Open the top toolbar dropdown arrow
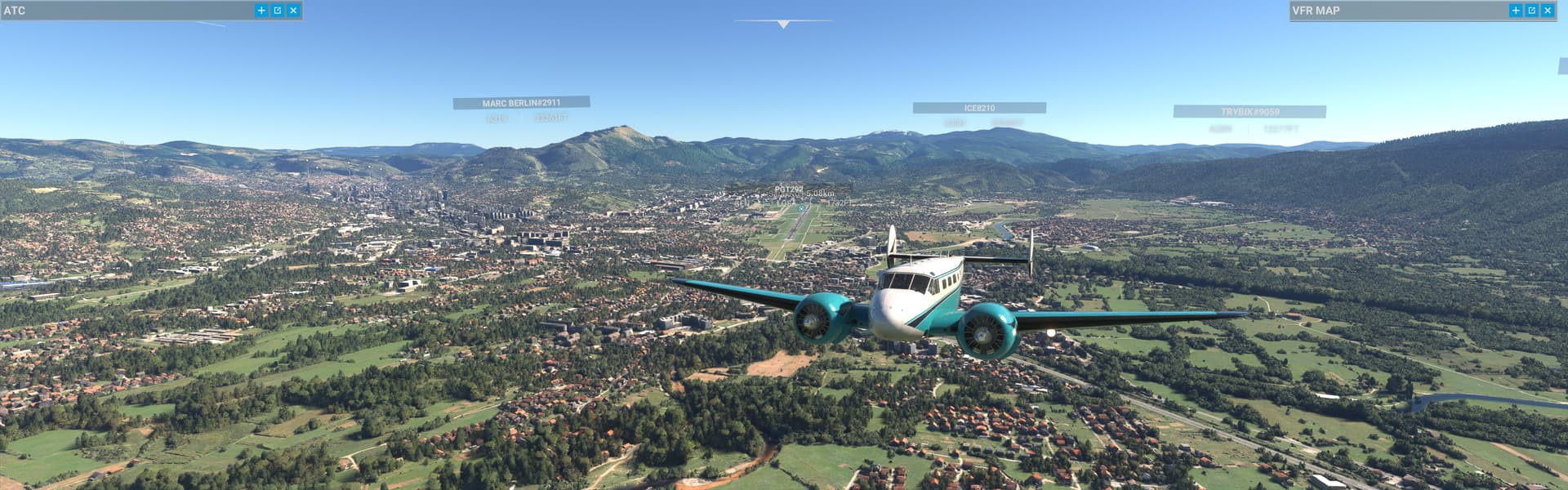 click(x=783, y=24)
